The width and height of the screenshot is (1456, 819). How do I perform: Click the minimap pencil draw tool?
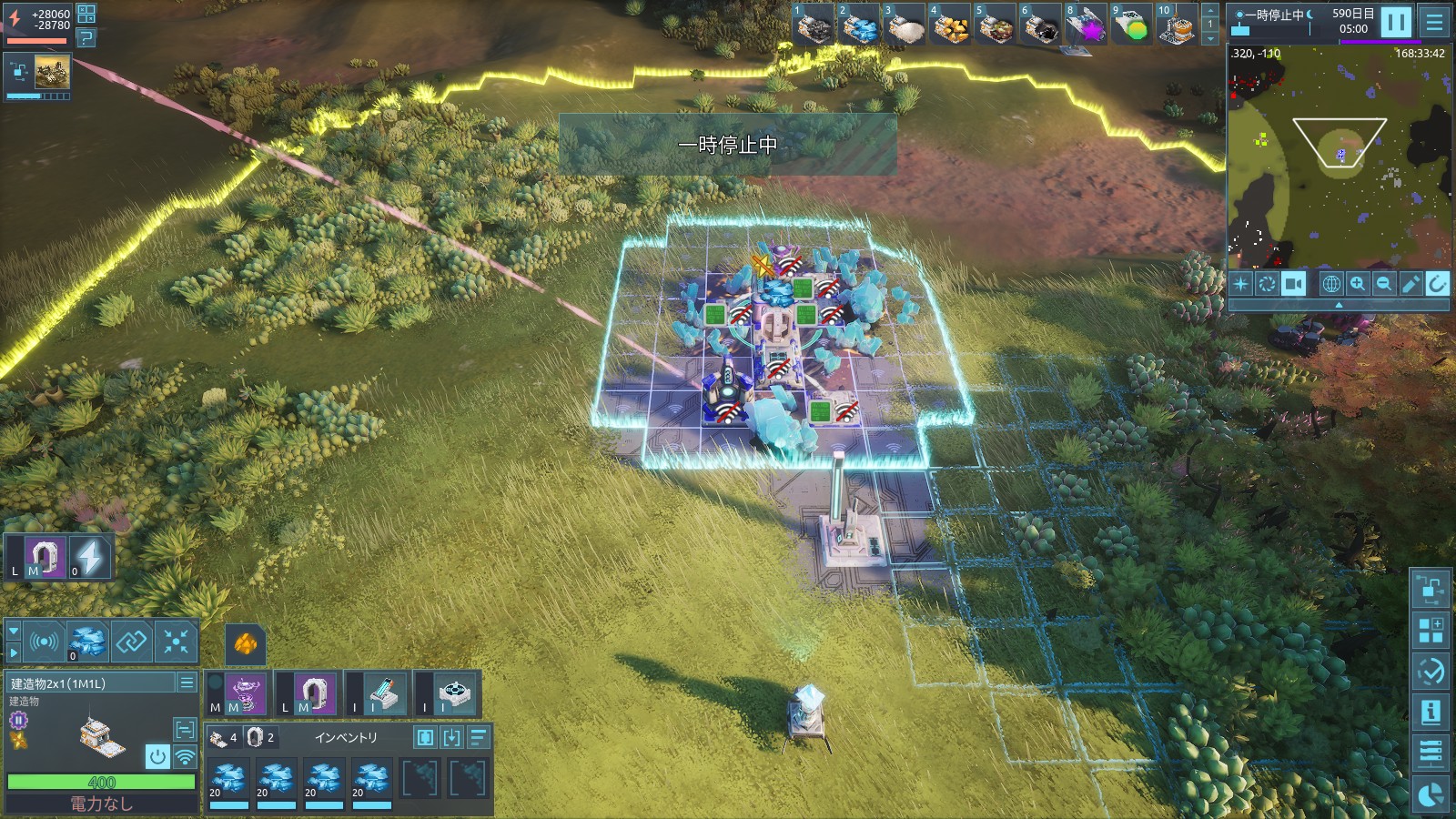[x=1410, y=284]
